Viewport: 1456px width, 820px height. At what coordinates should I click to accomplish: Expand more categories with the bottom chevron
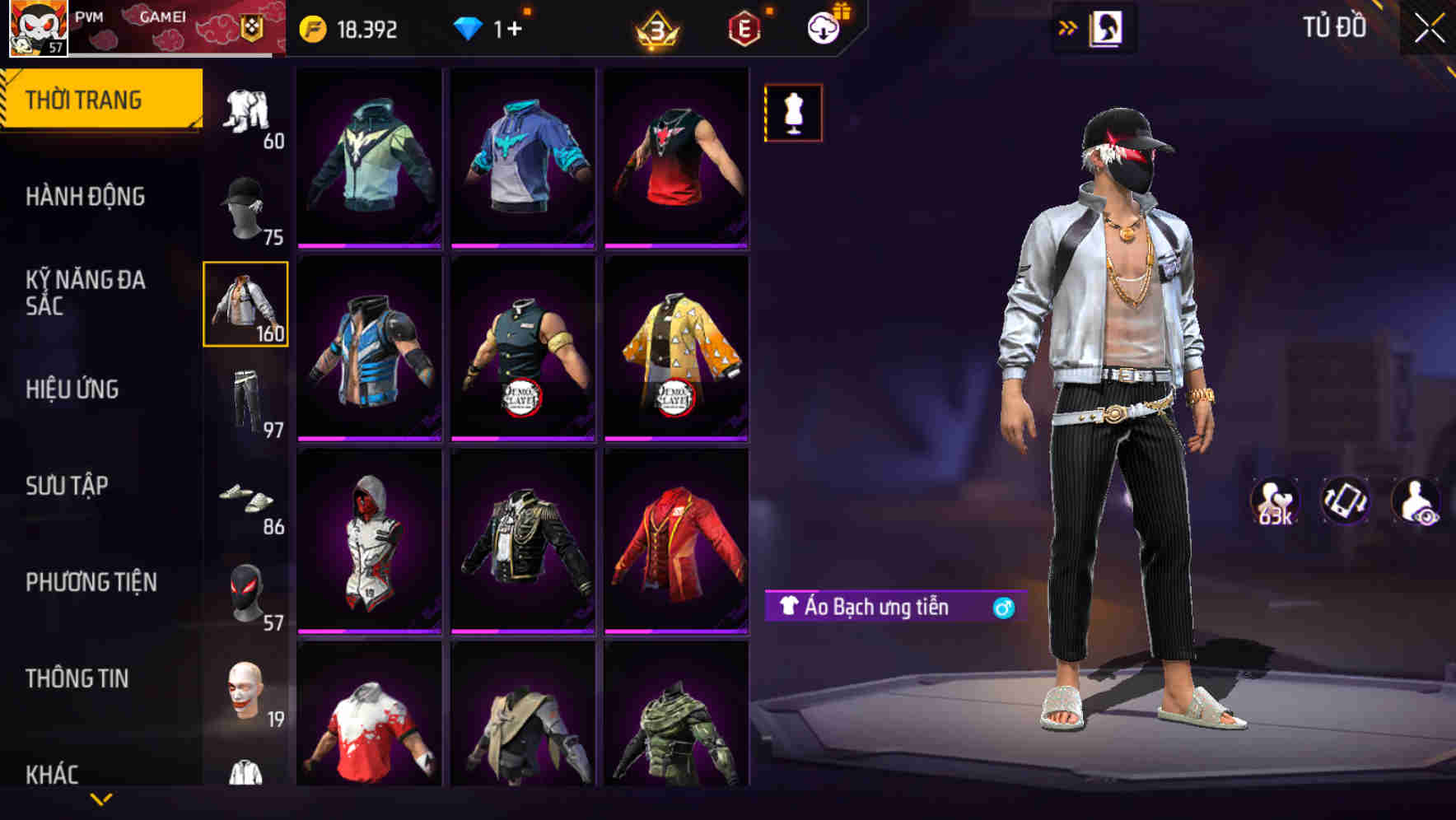pos(101,800)
